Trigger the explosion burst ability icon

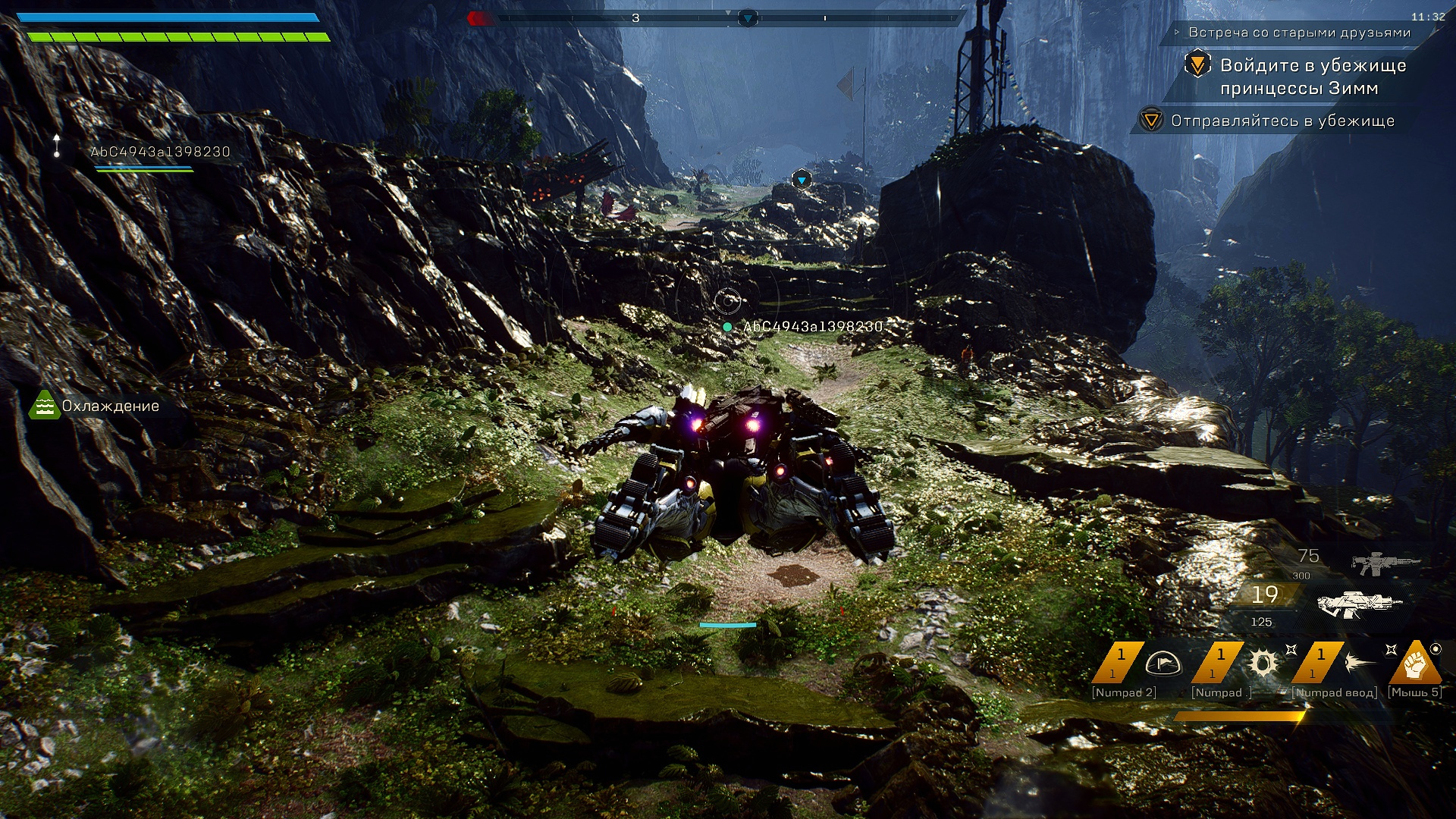click(x=1263, y=664)
